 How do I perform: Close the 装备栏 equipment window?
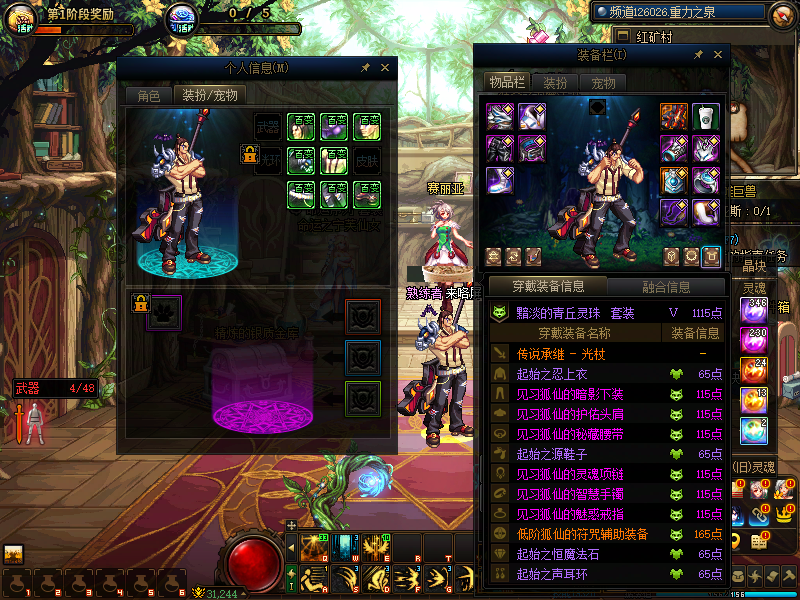[x=718, y=55]
